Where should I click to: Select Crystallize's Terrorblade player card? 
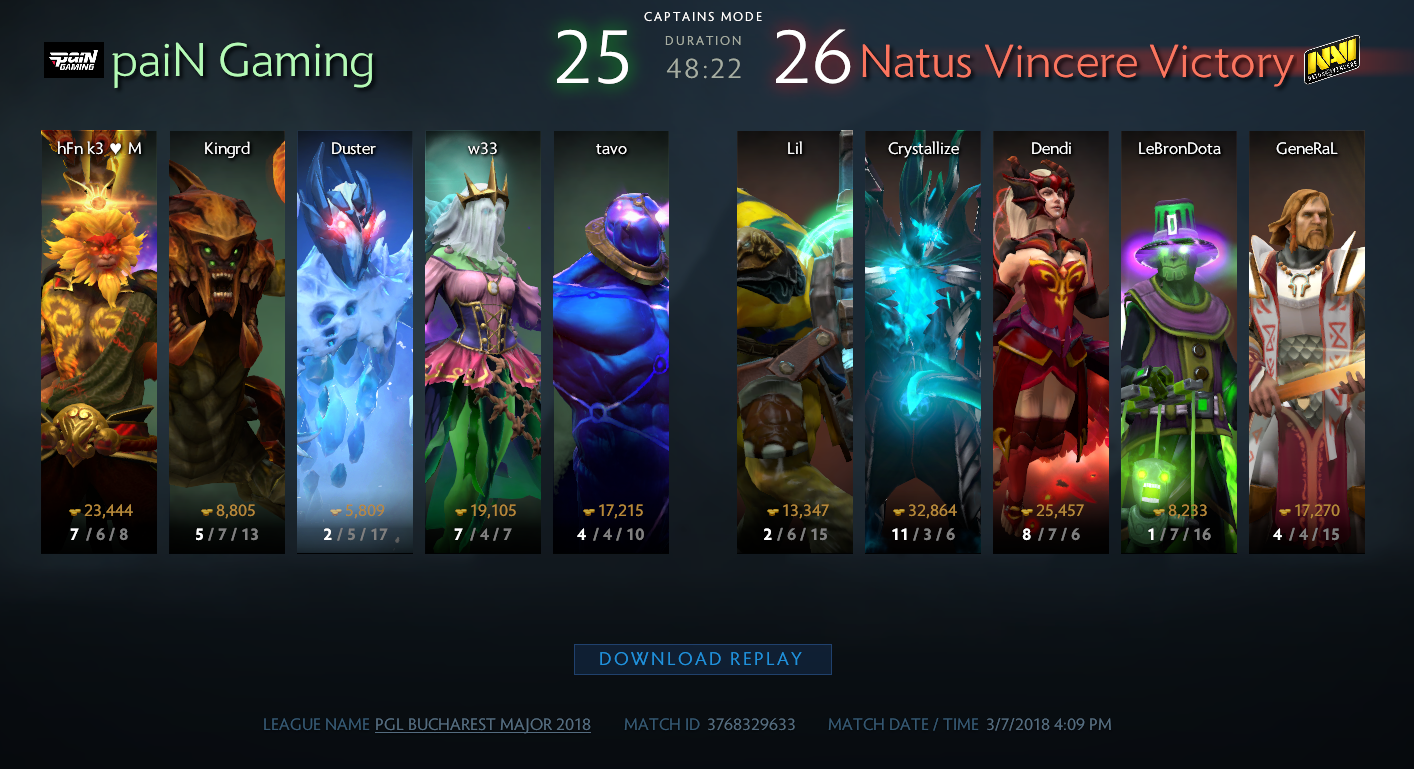923,341
